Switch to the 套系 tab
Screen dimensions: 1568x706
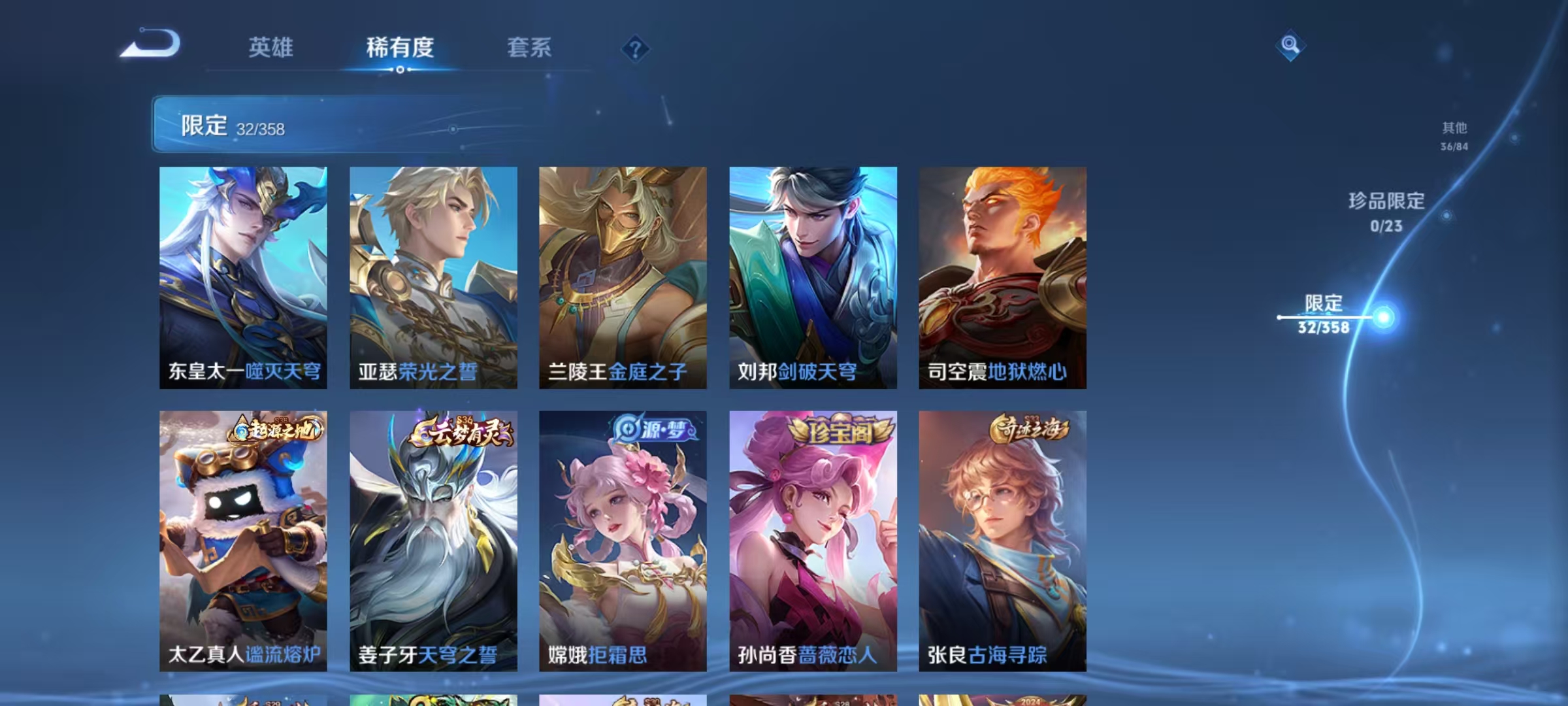pyautogui.click(x=529, y=48)
